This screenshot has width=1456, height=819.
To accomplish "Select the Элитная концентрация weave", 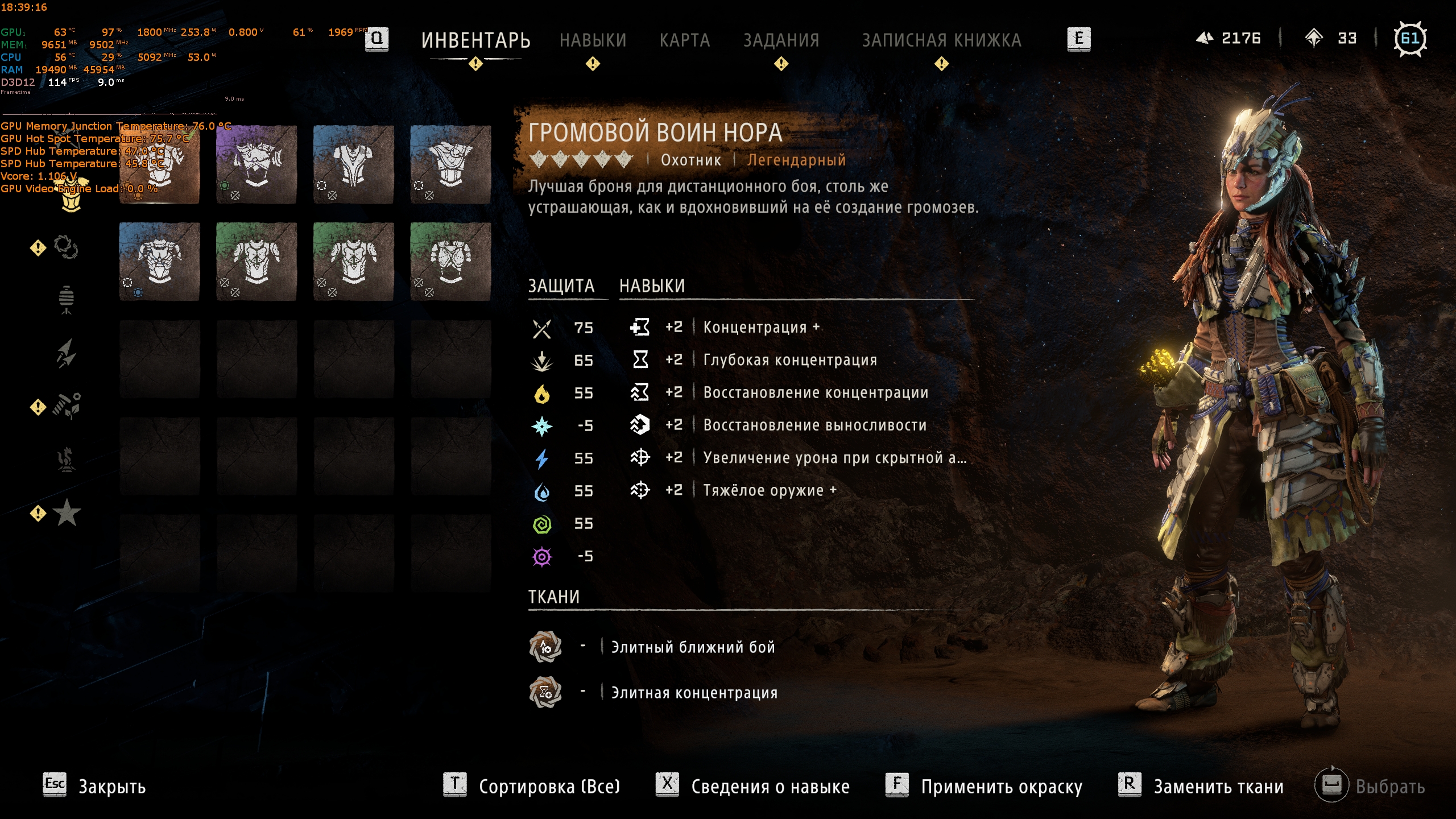I will coord(694,693).
